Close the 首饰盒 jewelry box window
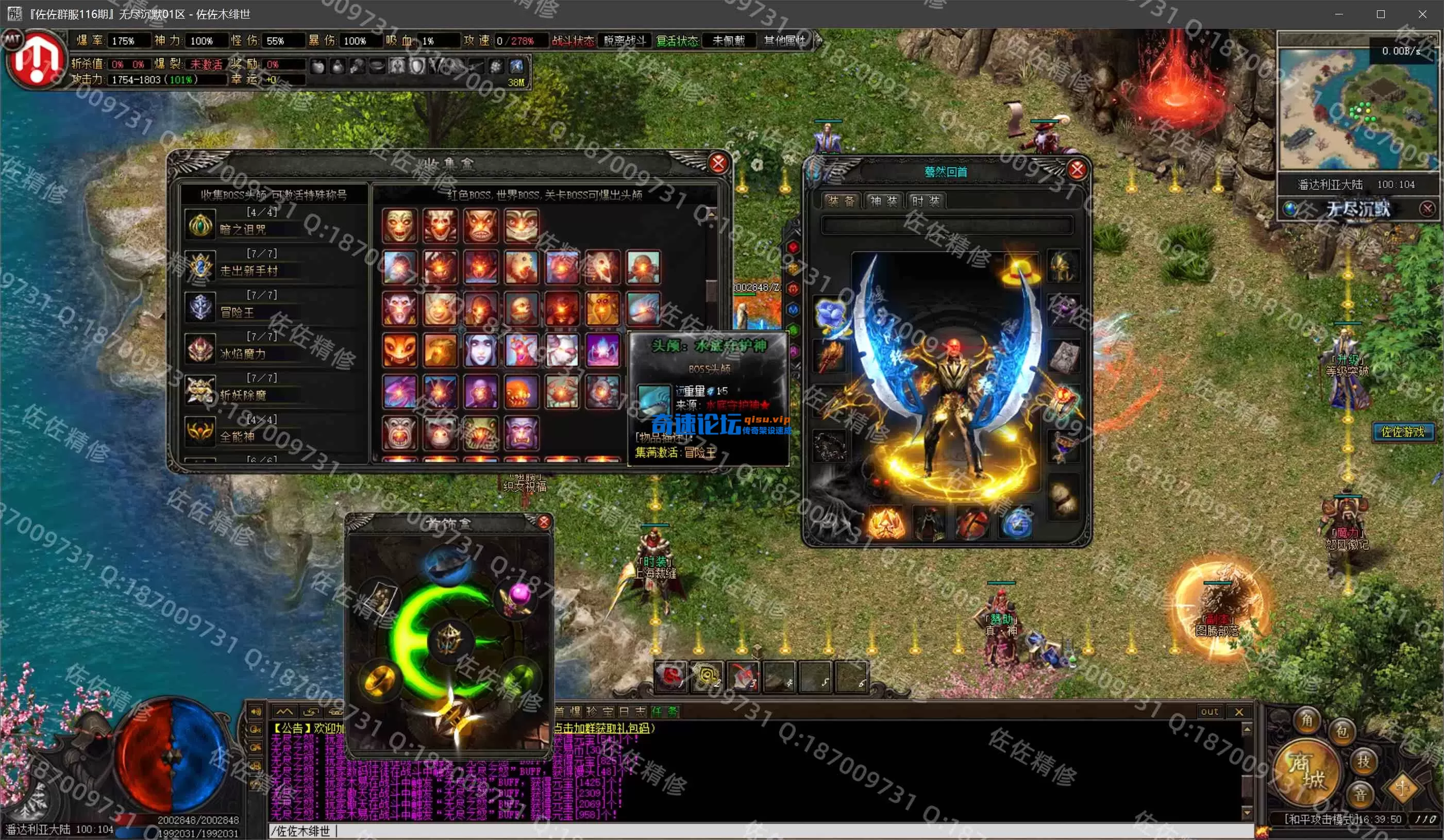Viewport: 1444px width, 840px height. click(x=543, y=522)
